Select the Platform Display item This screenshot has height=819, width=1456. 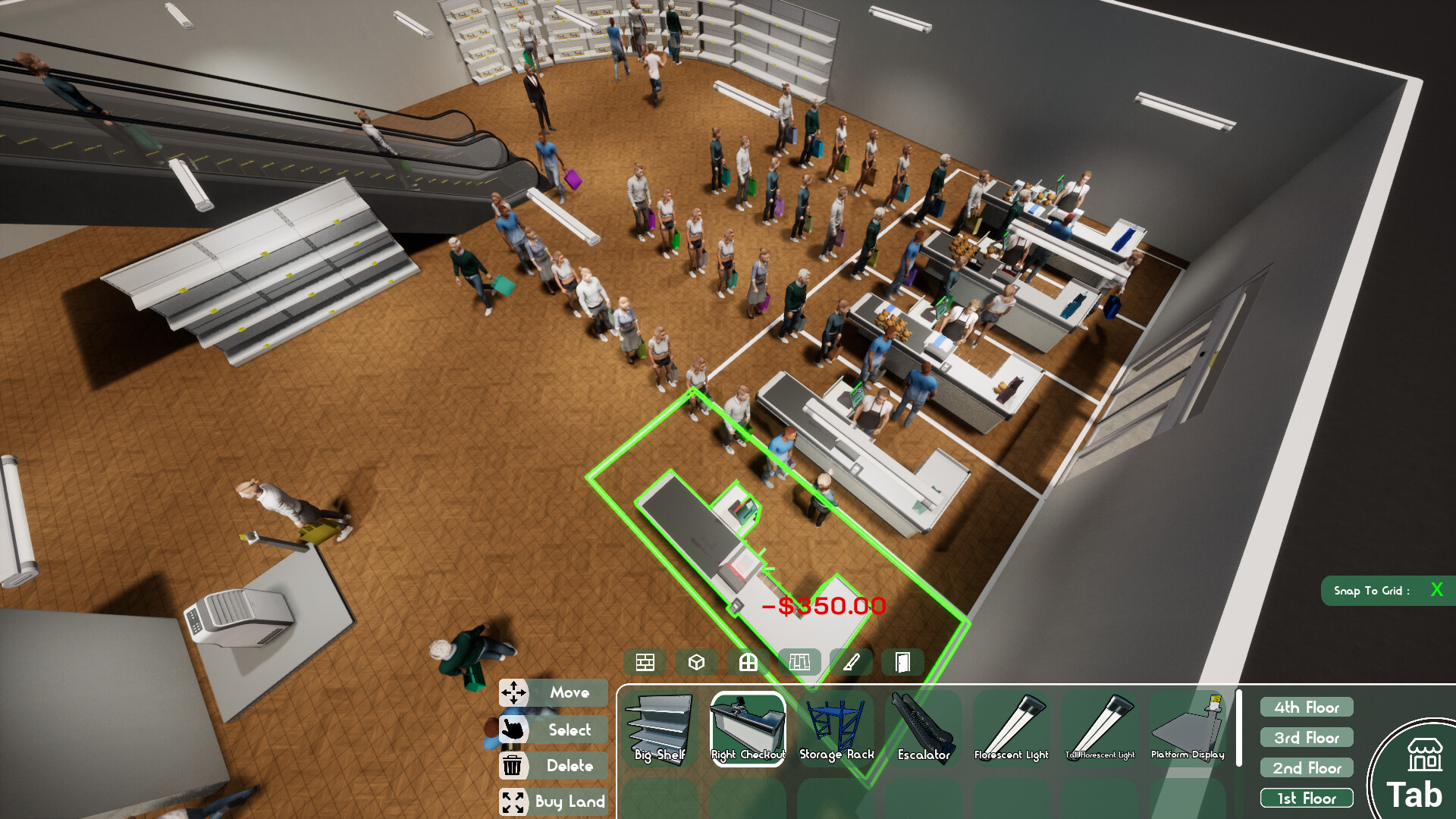(1188, 729)
